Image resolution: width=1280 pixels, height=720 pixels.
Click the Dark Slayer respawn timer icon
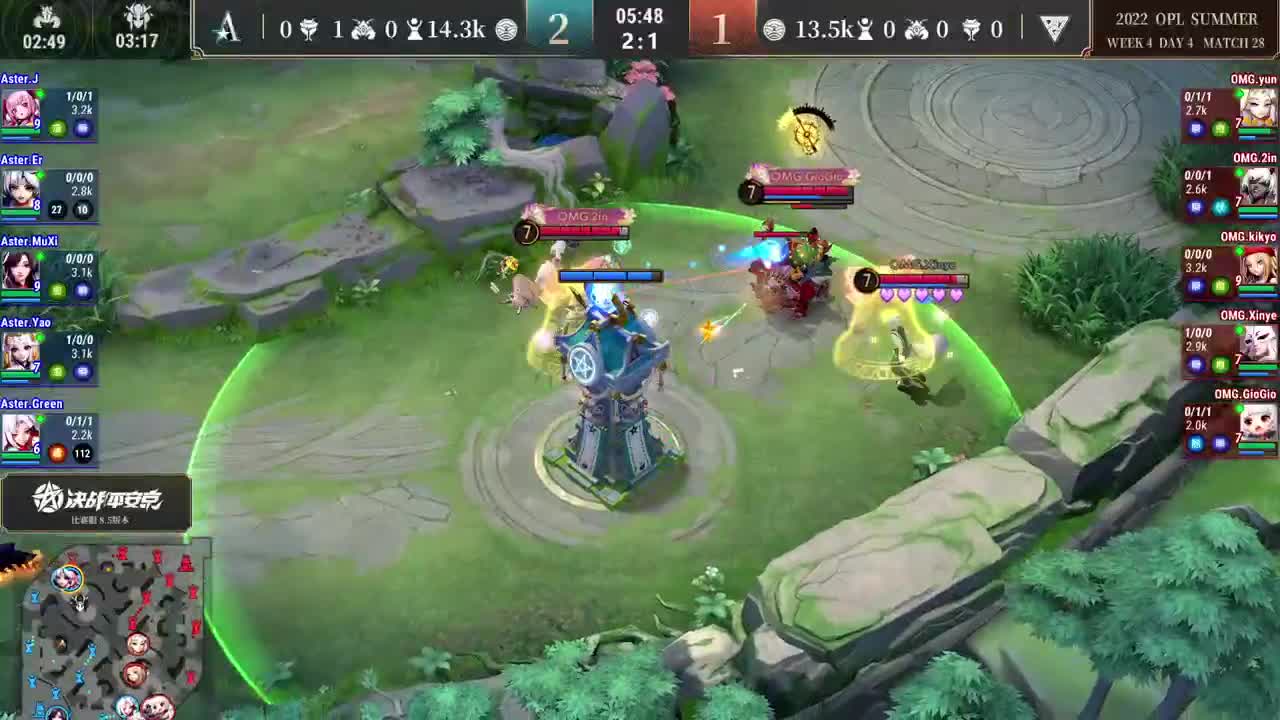[x=137, y=16]
